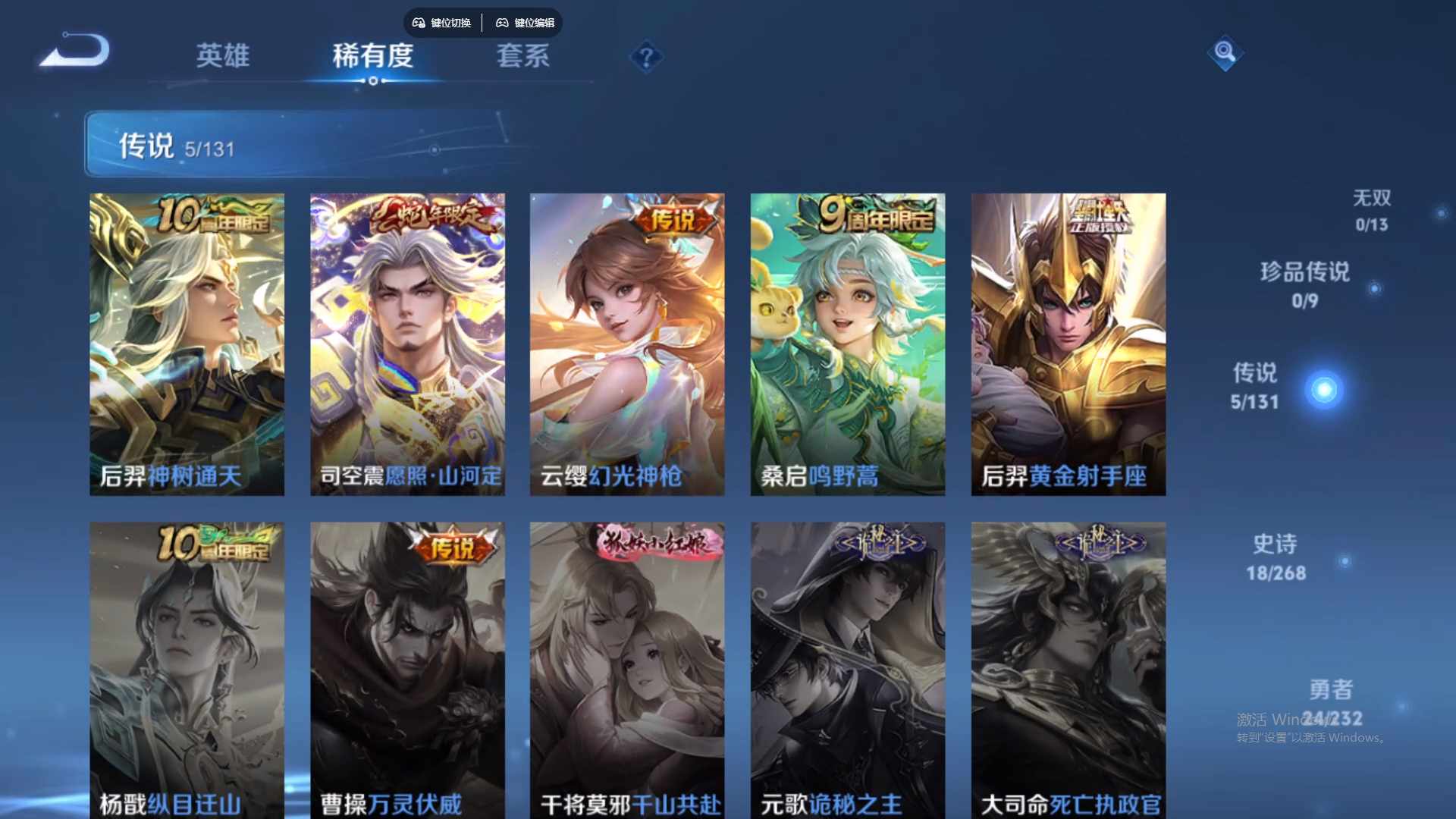1456x819 pixels.
Task: Click the controller icon beside 键位编辑
Action: 502,23
